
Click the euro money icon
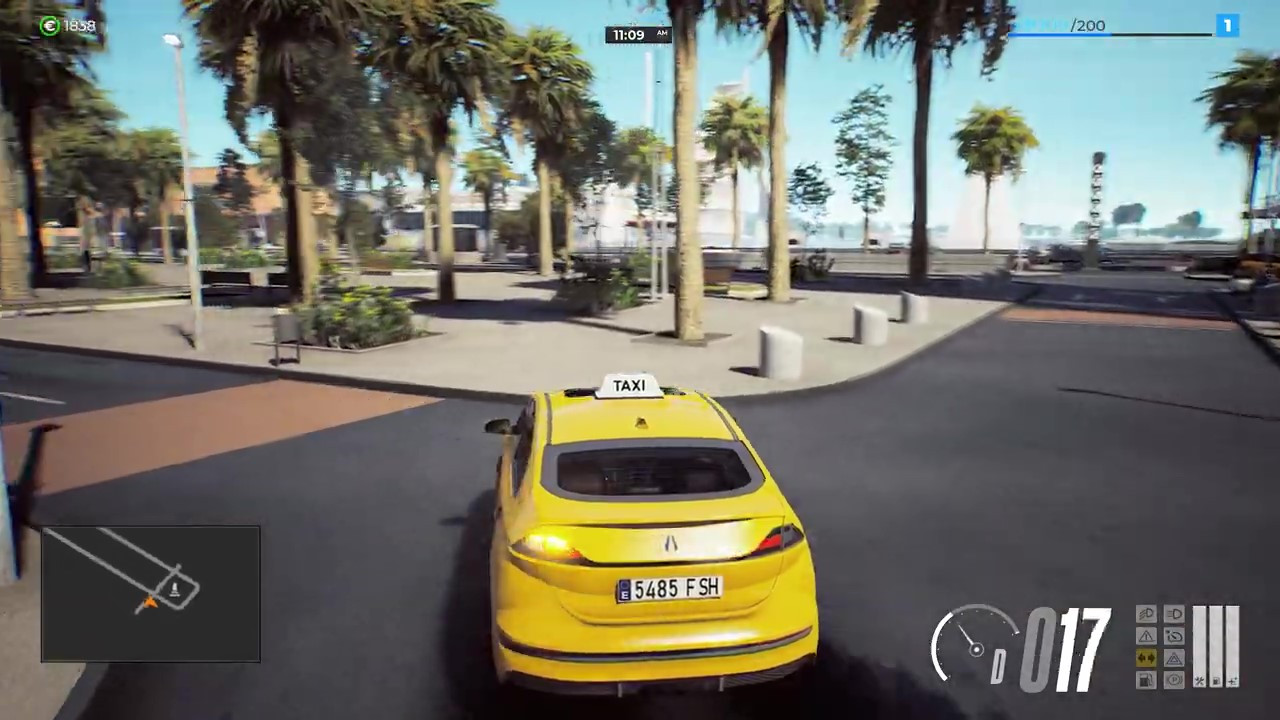49,26
